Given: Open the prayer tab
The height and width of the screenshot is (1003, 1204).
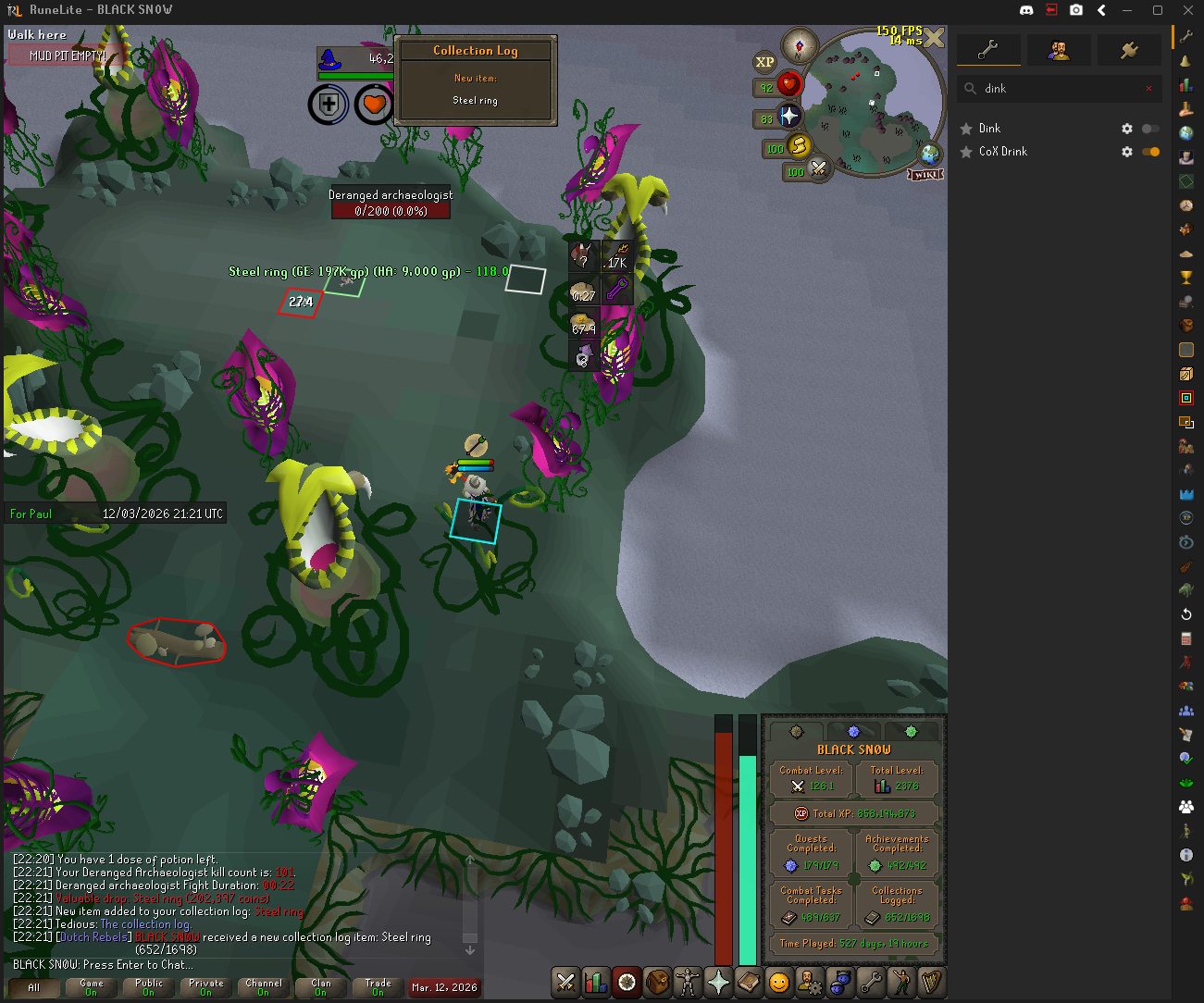Looking at the screenshot, I should click(x=718, y=982).
